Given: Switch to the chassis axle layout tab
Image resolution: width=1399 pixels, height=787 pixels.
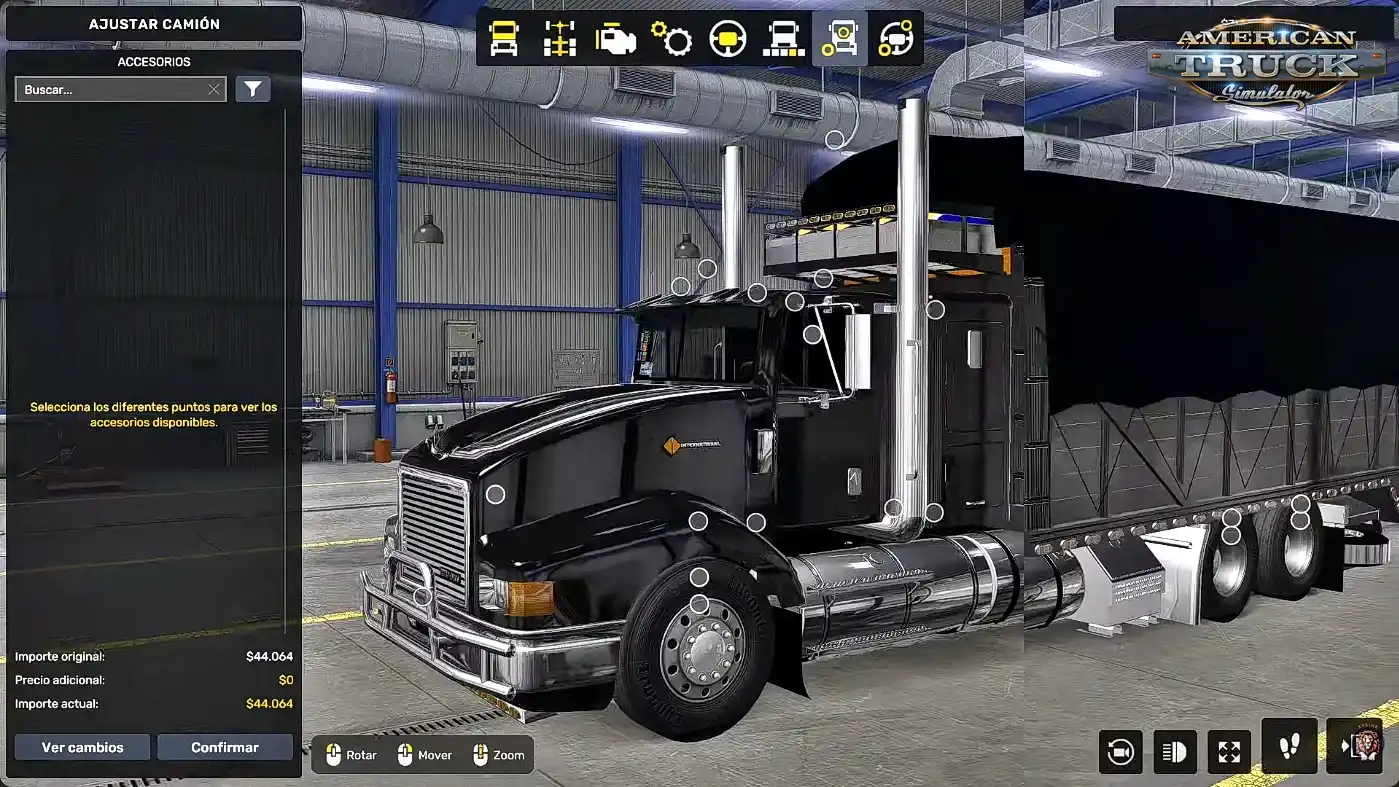Looking at the screenshot, I should coord(560,39).
